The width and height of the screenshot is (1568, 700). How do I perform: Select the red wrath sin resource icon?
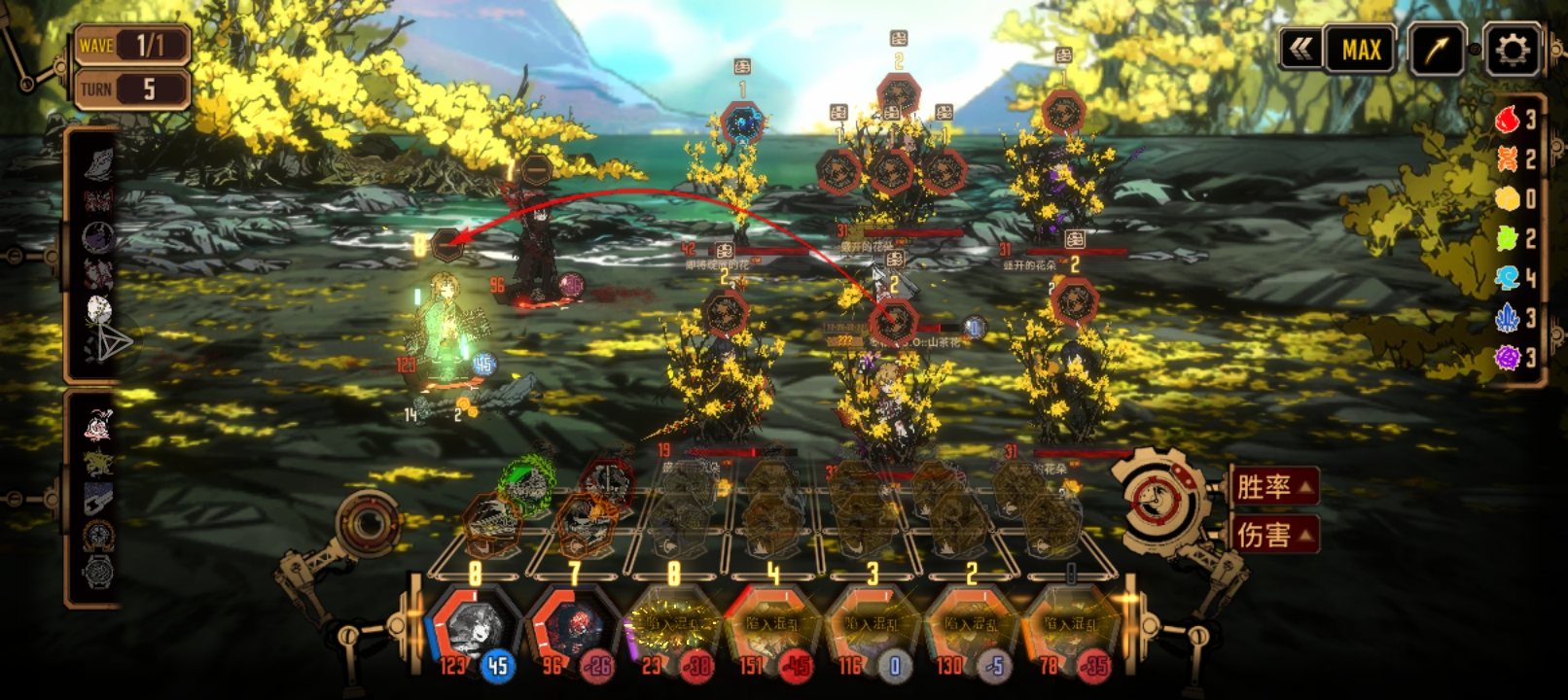1507,120
